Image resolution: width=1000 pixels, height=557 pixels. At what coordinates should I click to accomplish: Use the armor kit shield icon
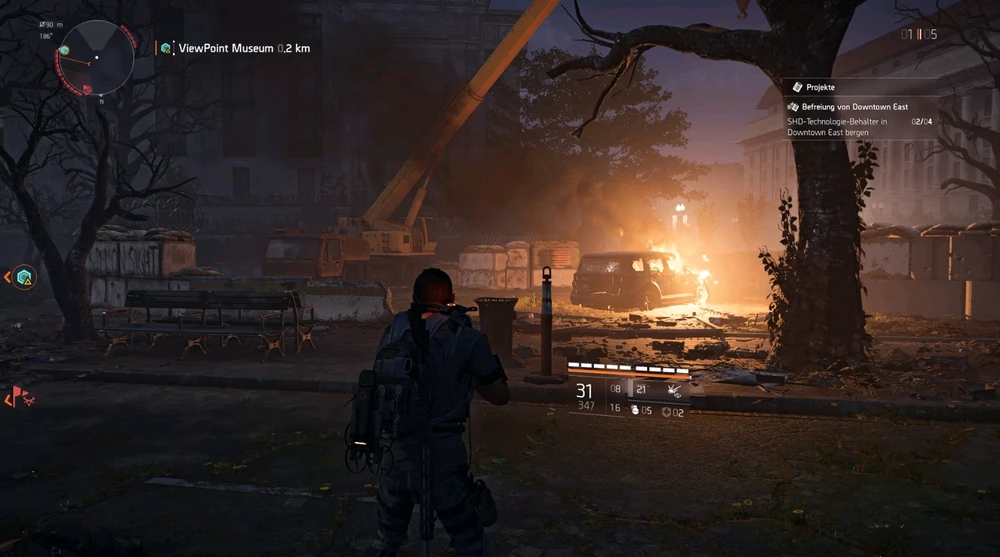click(x=667, y=410)
